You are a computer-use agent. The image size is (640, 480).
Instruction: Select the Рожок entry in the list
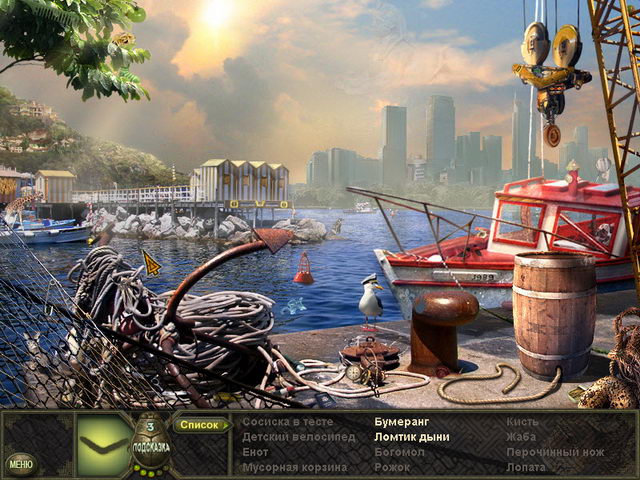(391, 467)
